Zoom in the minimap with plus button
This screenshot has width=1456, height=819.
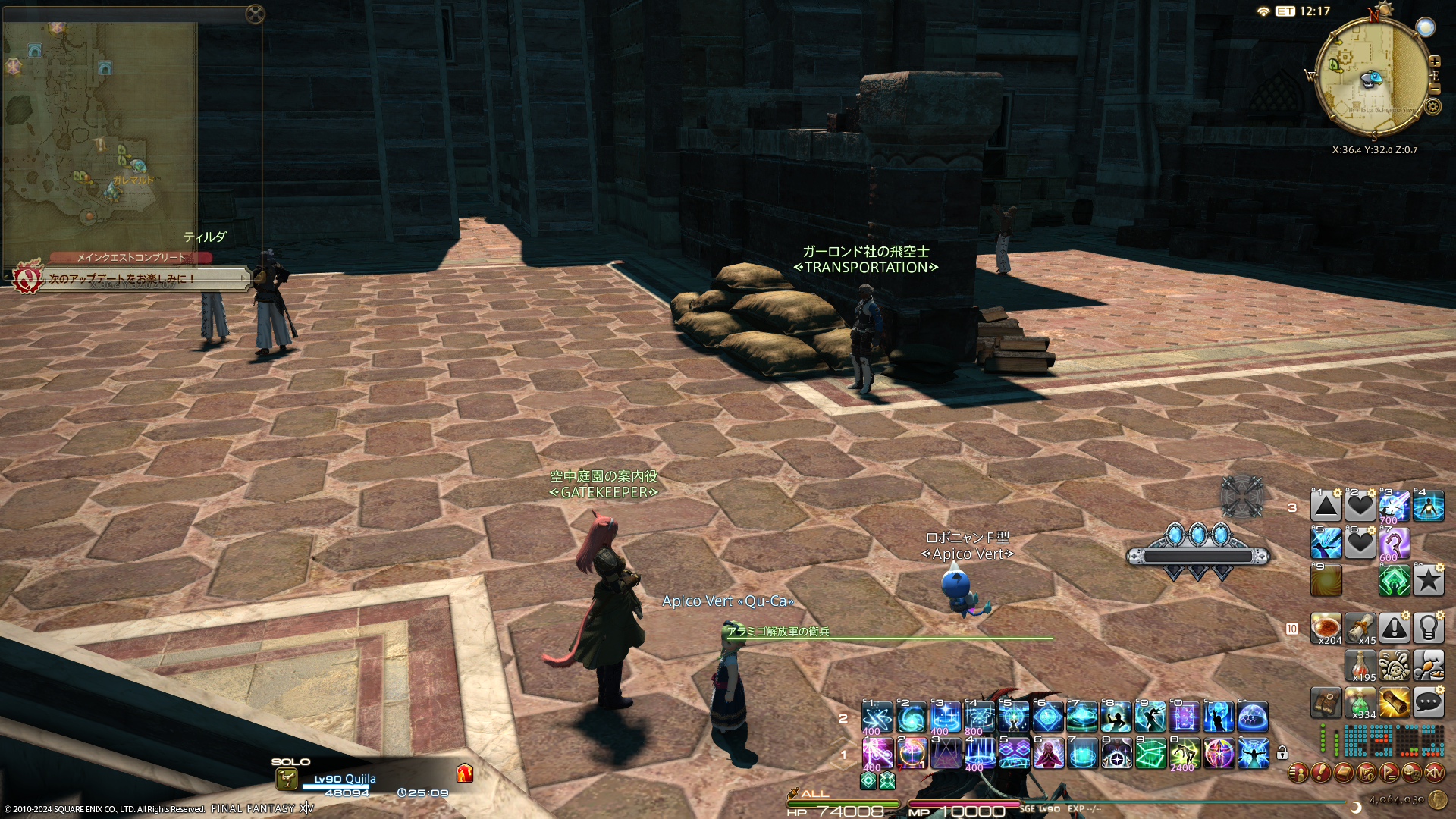1434,61
